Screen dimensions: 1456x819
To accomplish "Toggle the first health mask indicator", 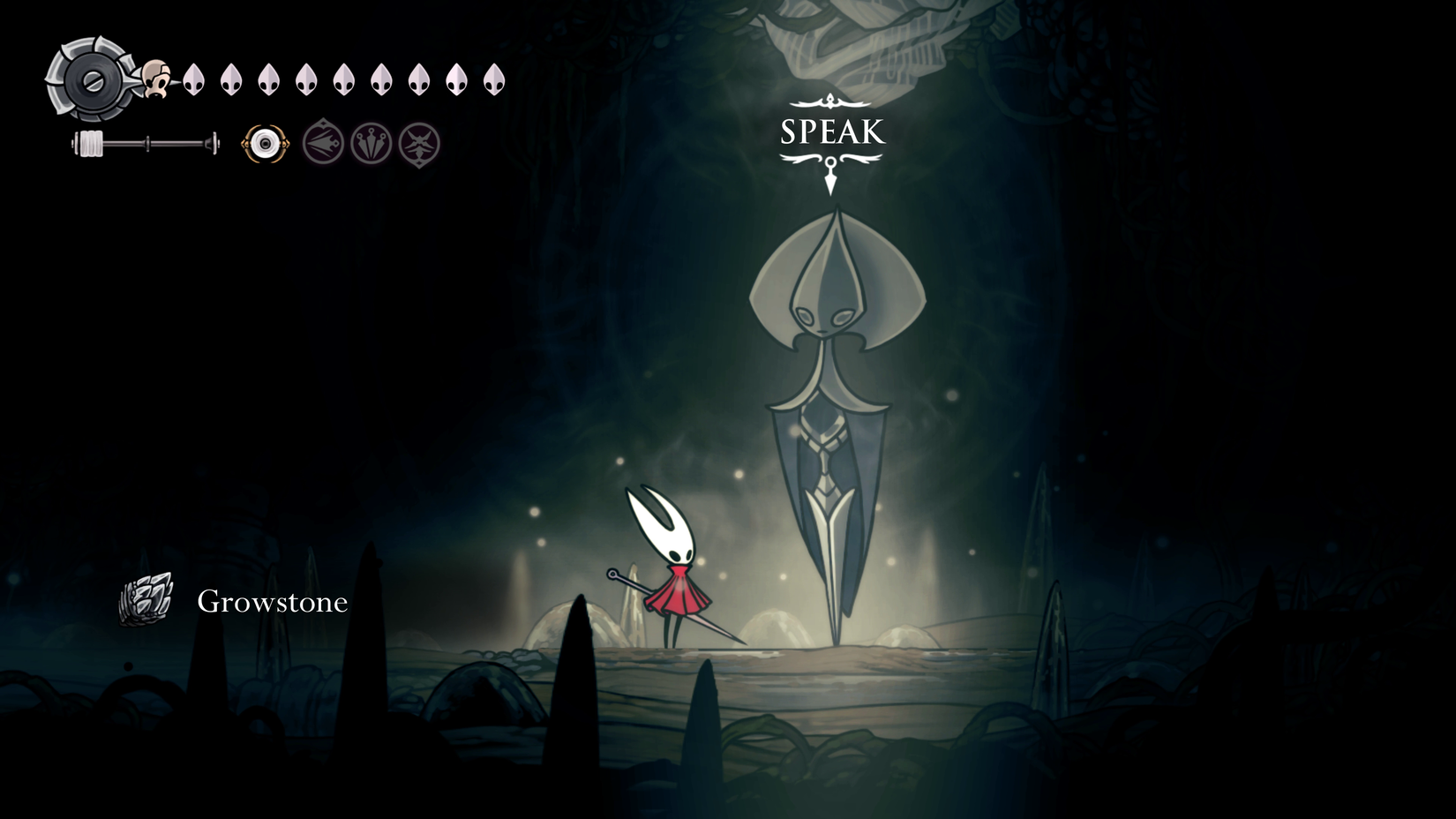I will pyautogui.click(x=193, y=79).
